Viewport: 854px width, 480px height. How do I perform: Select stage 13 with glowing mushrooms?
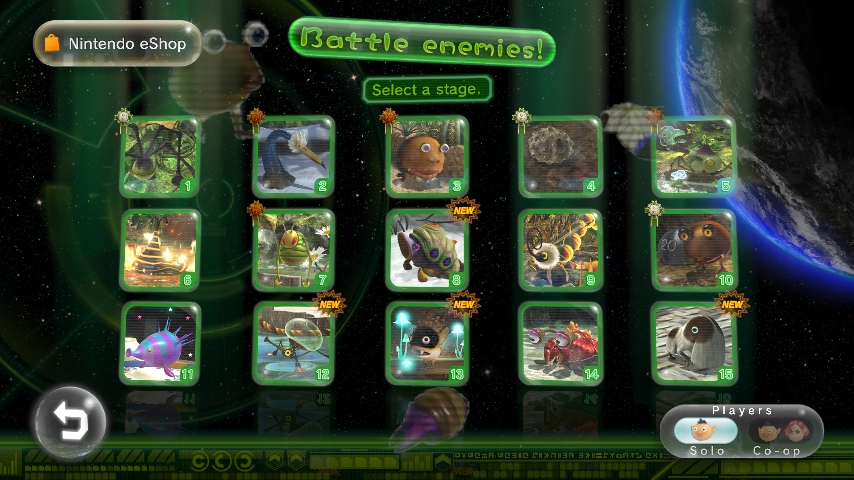pos(427,343)
